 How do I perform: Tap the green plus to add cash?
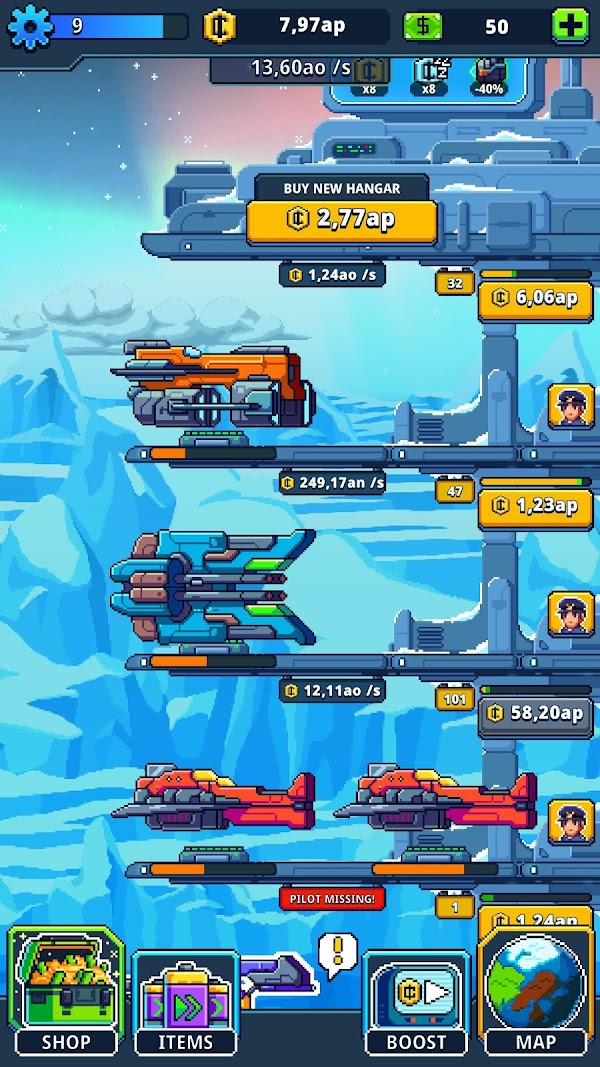tap(570, 27)
